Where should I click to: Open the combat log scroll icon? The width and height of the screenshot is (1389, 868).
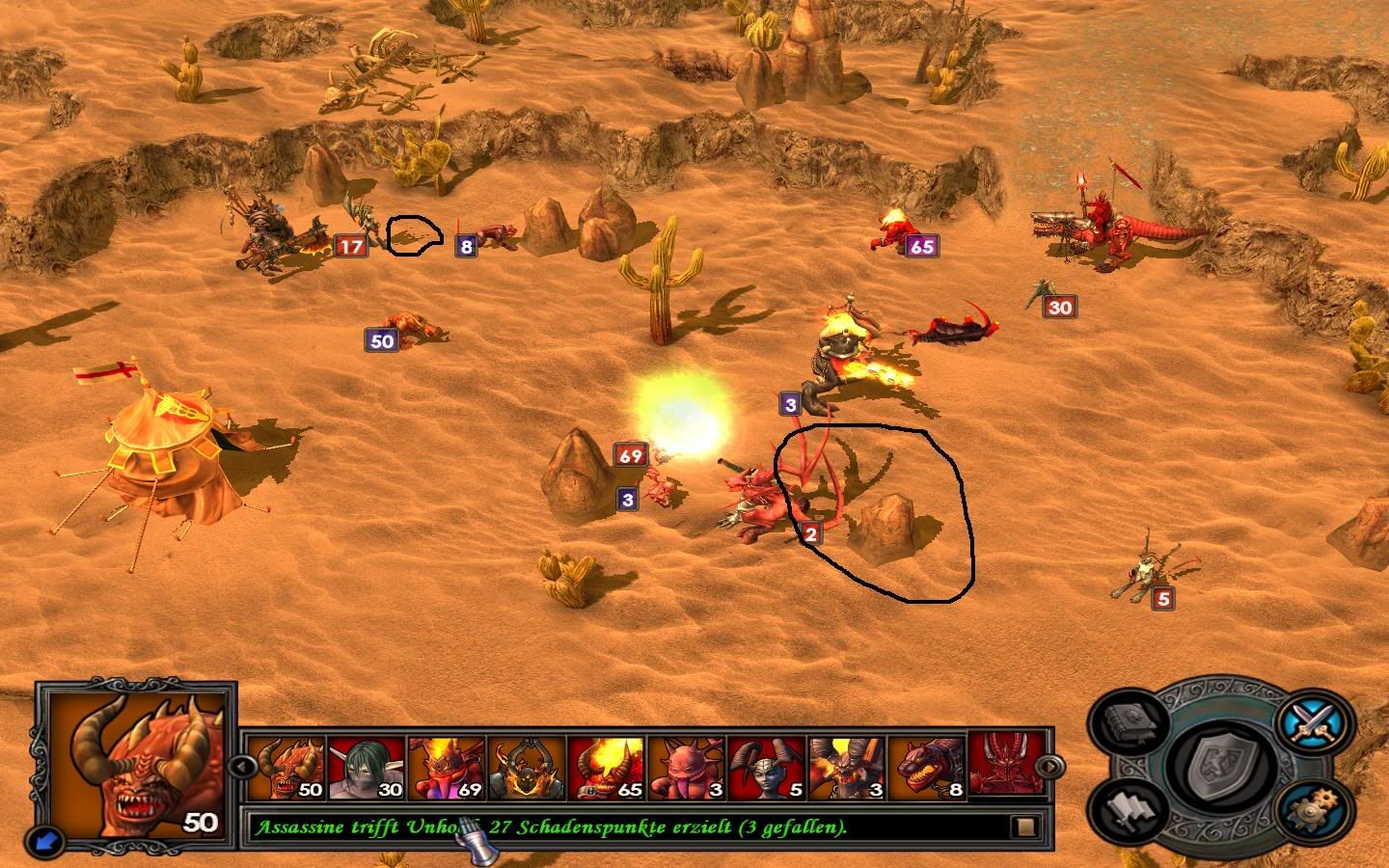point(1026,827)
